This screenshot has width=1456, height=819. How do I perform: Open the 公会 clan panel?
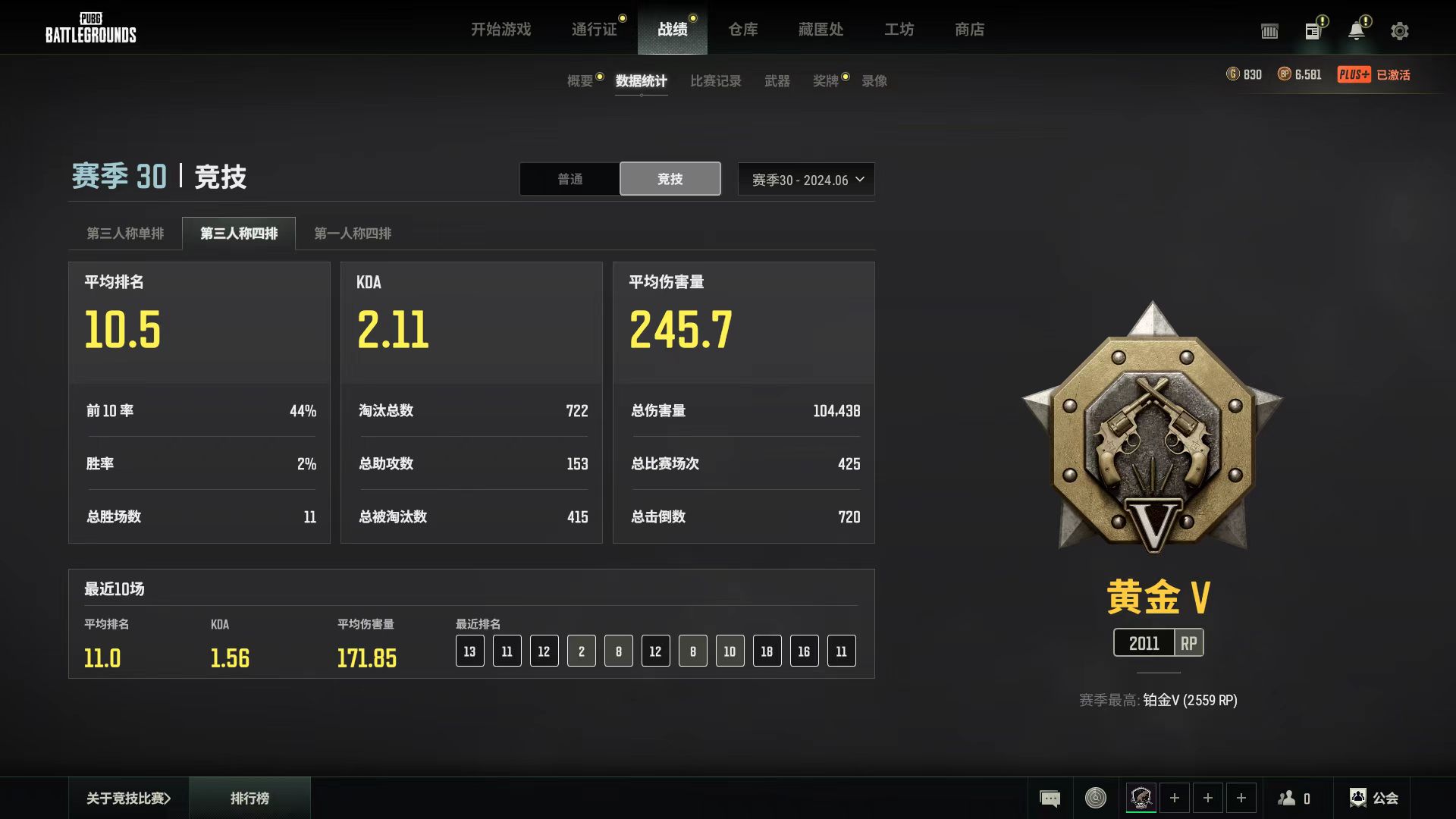[x=1373, y=798]
